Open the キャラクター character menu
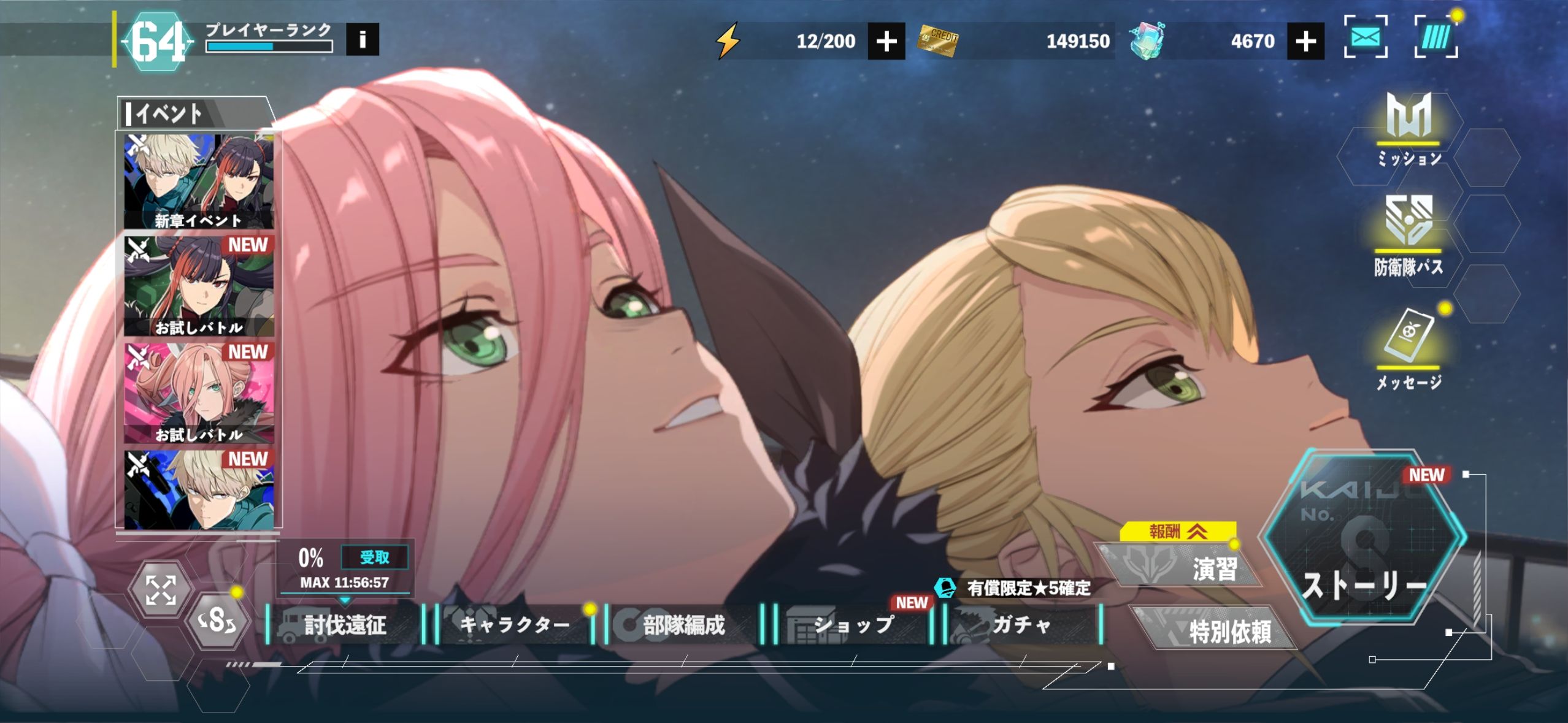Image resolution: width=1568 pixels, height=723 pixels. tap(515, 625)
